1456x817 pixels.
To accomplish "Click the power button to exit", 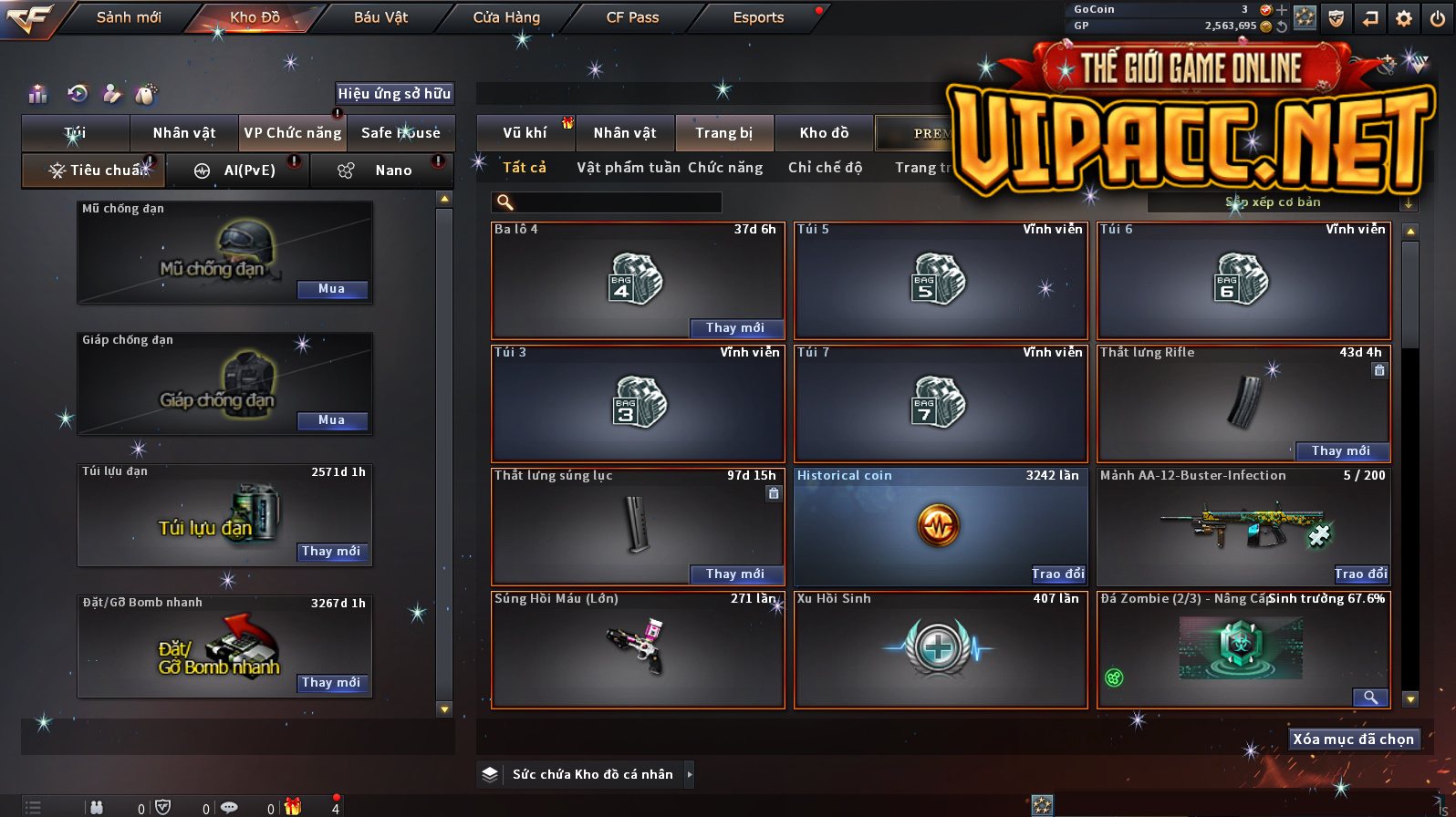I will click(x=1438, y=18).
